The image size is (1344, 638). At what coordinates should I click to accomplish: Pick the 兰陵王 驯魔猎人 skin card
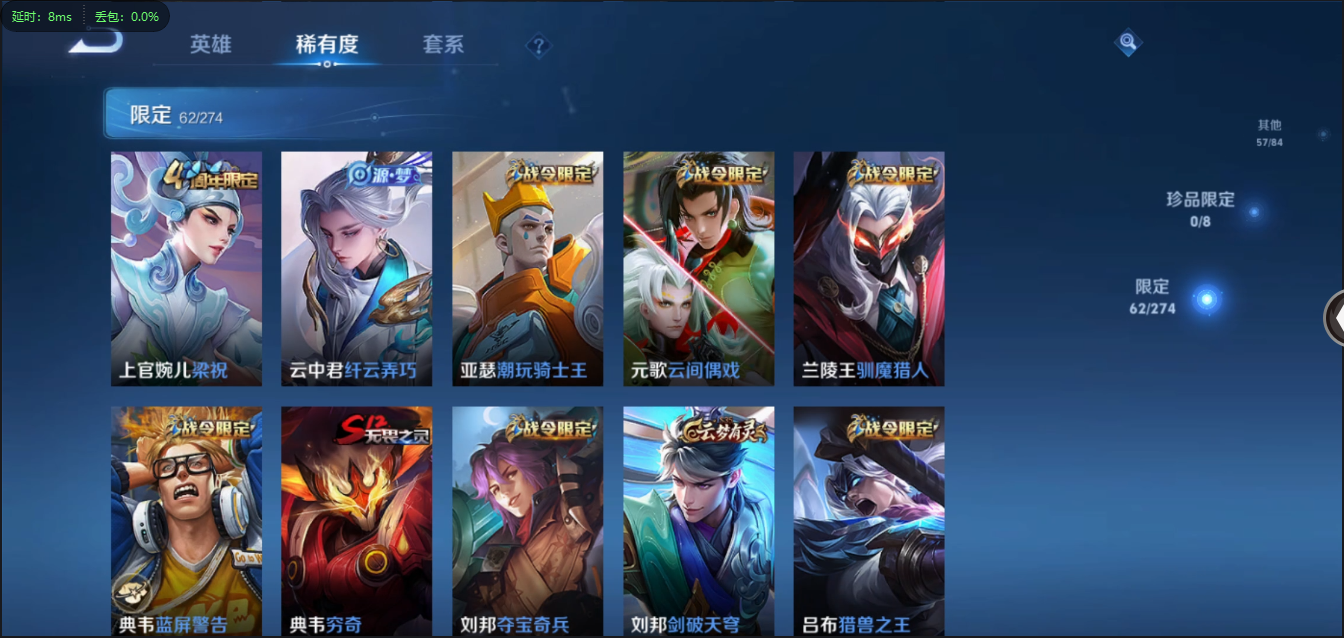pos(869,268)
